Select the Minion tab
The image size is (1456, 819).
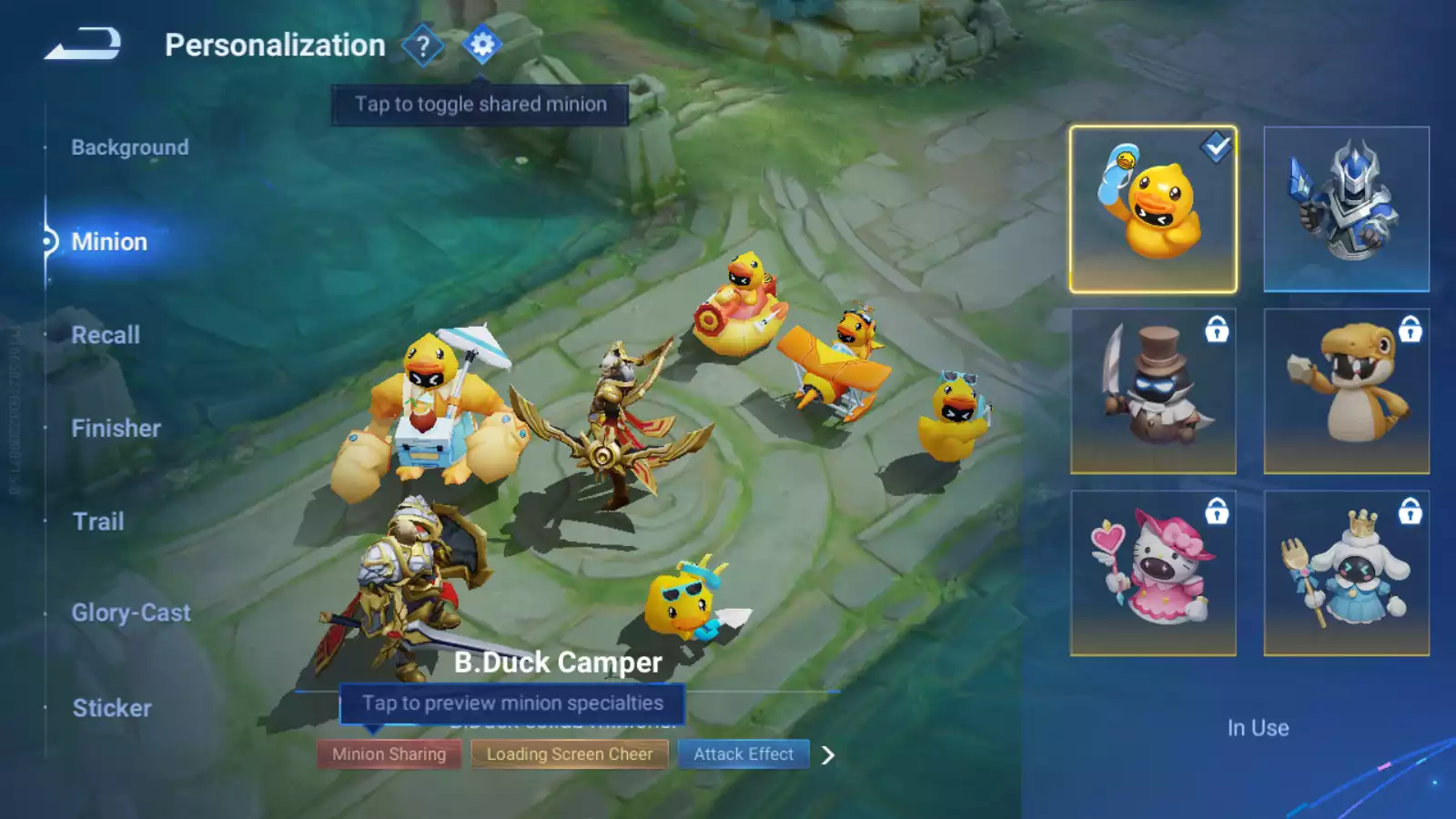[x=109, y=242]
